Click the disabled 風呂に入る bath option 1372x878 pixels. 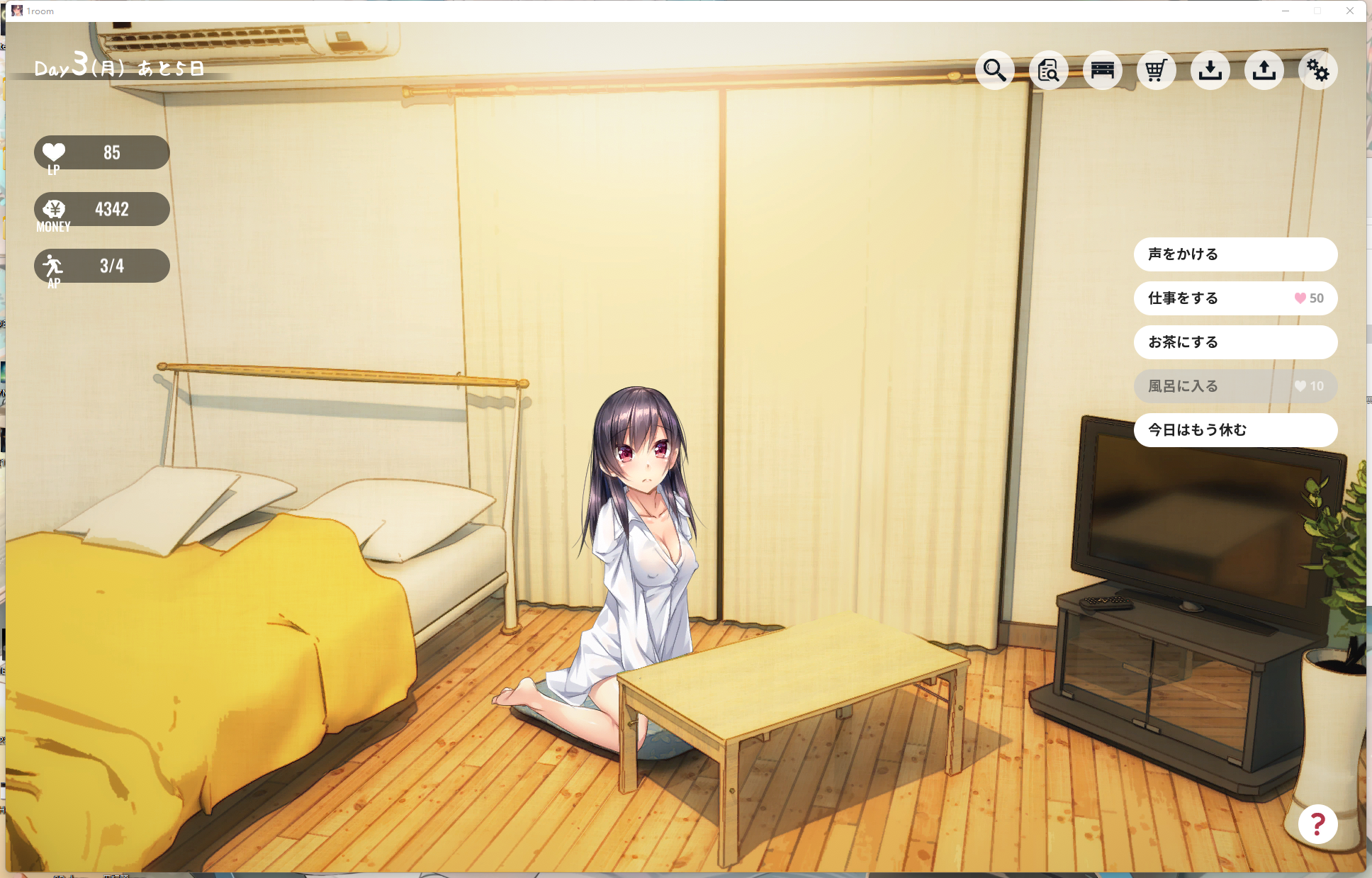coord(1236,386)
